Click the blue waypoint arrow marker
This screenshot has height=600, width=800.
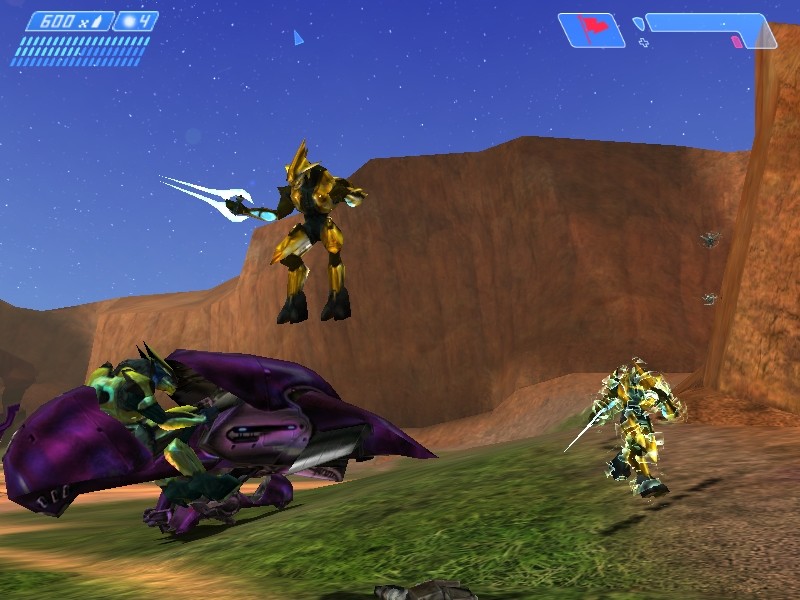click(297, 38)
